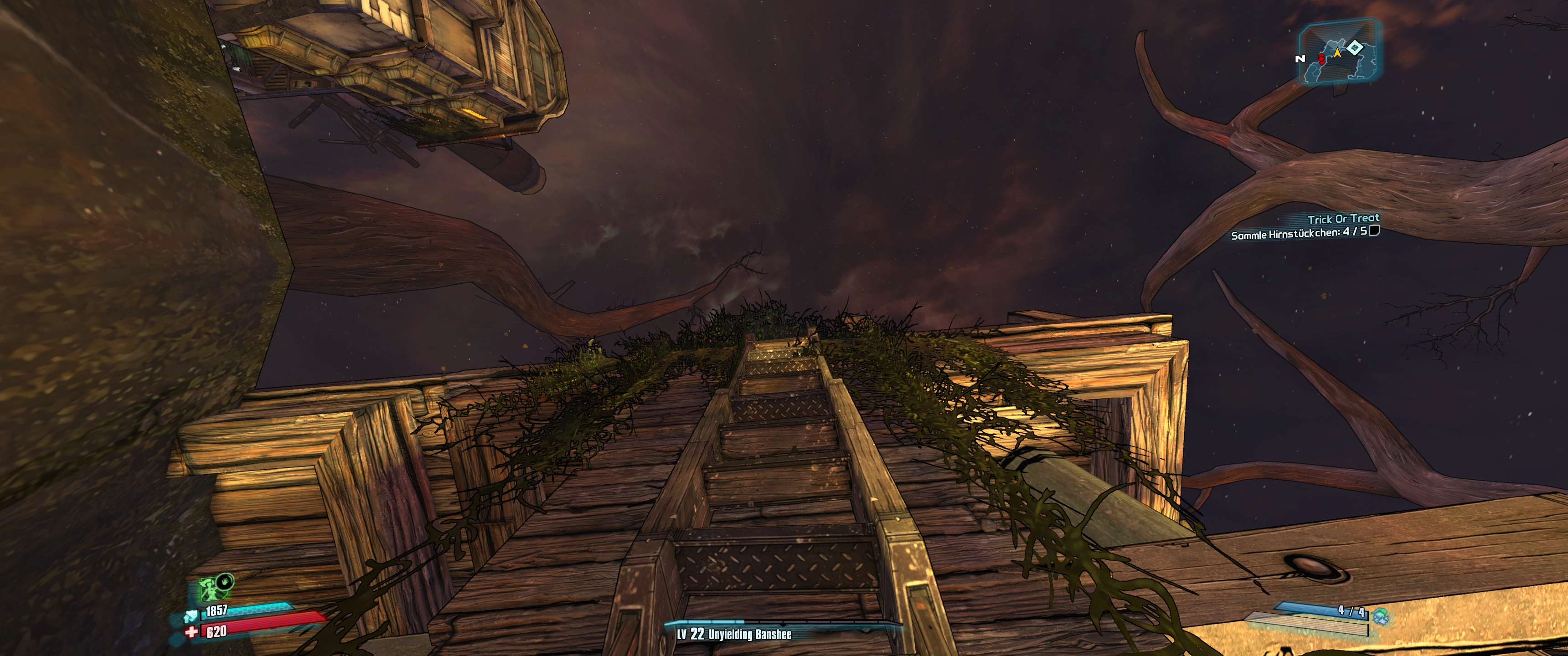Click the red enemy markers on minimap
The image size is (1568, 656).
tap(1321, 58)
